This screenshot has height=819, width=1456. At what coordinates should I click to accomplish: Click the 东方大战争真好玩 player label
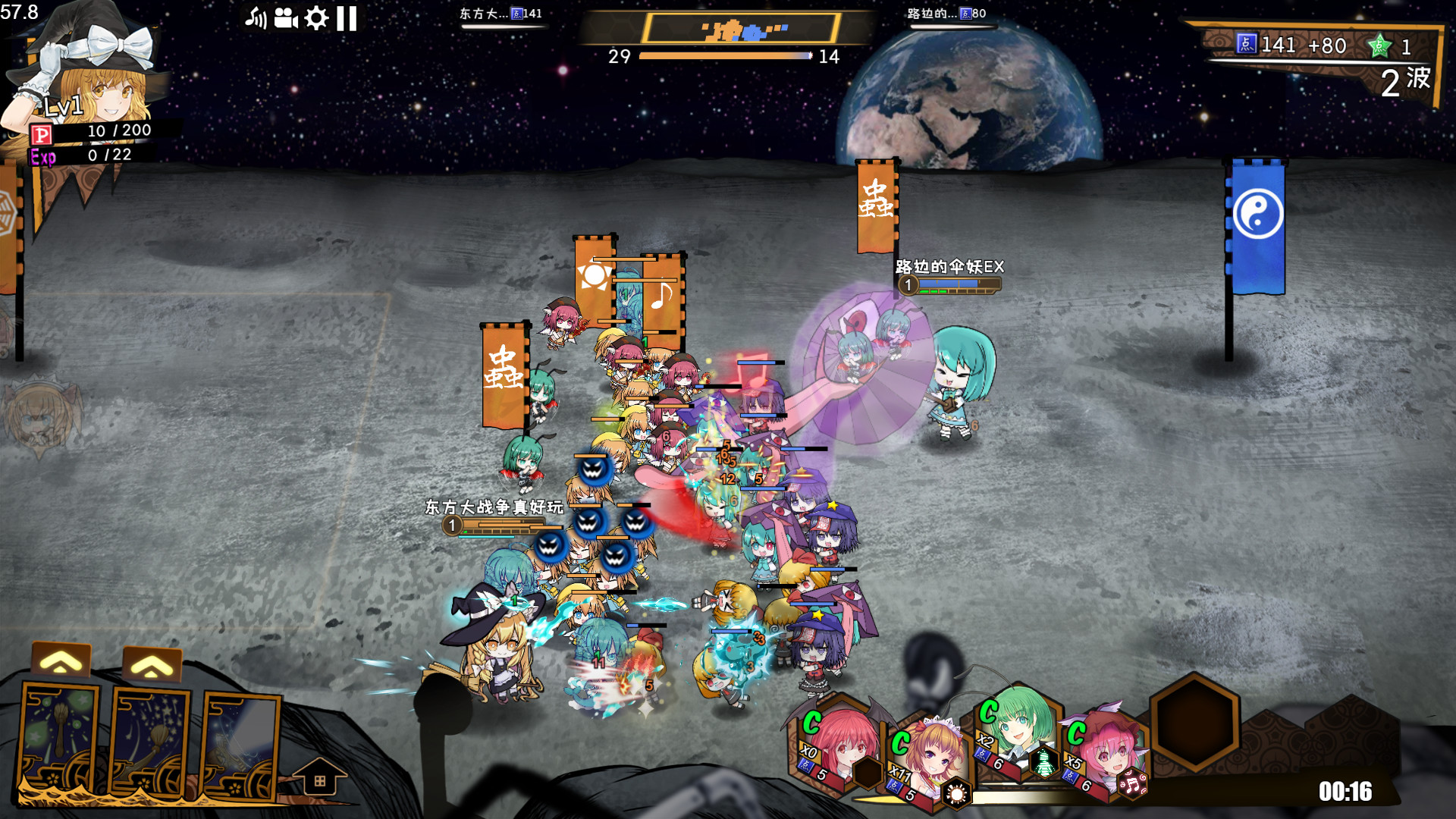coord(493,506)
